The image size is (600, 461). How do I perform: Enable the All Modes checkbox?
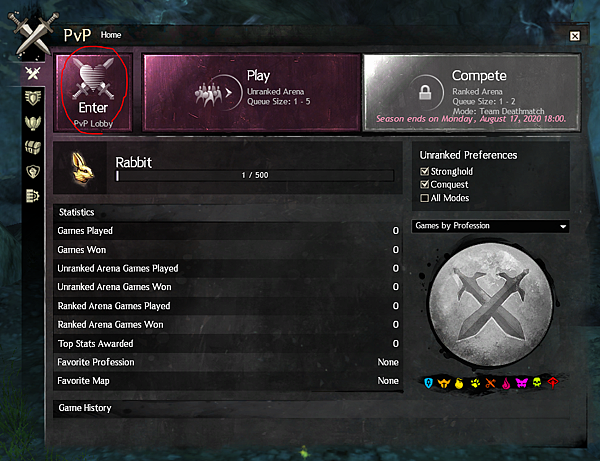[x=425, y=197]
